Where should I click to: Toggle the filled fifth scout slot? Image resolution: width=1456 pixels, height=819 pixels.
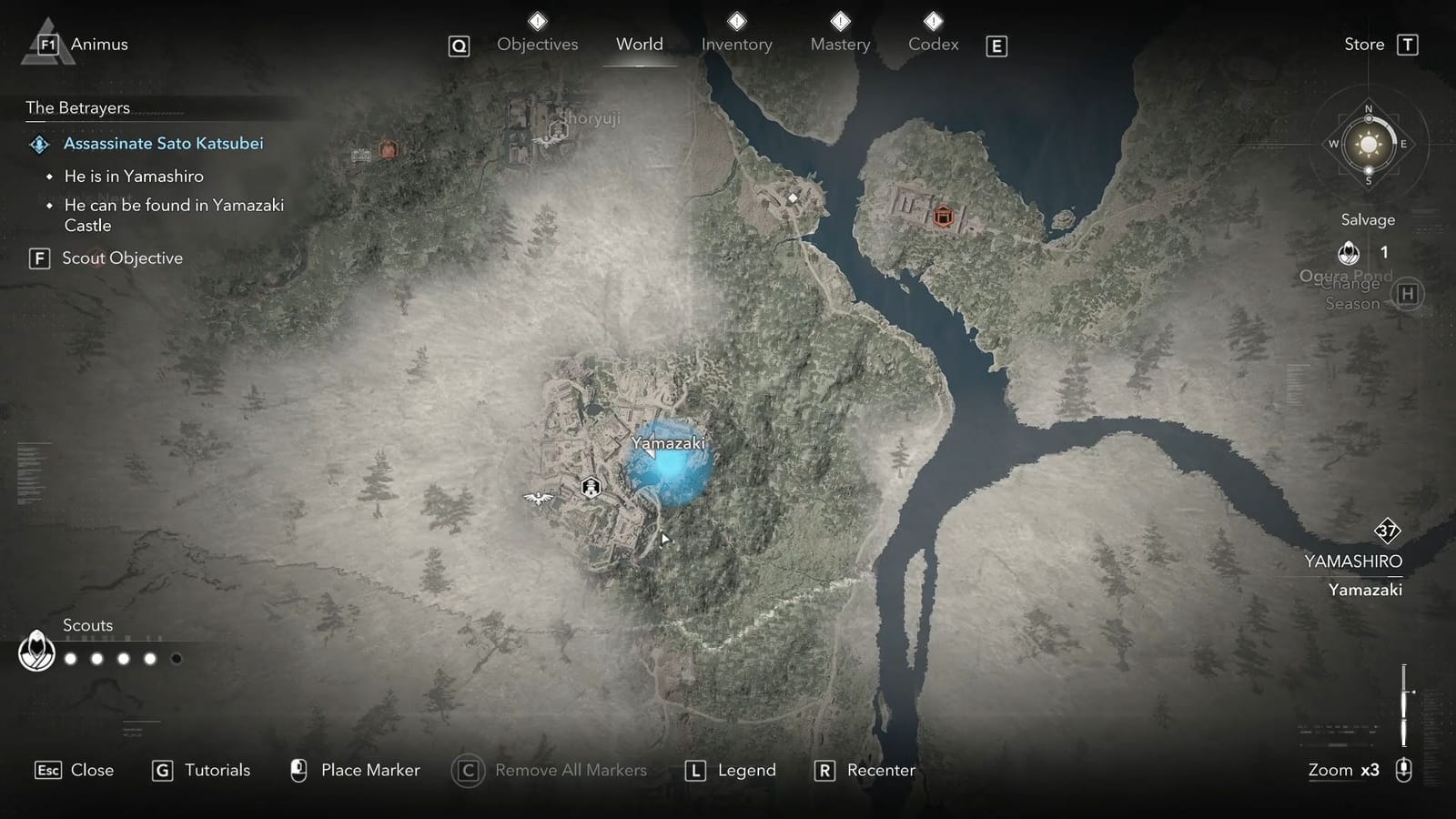click(176, 657)
